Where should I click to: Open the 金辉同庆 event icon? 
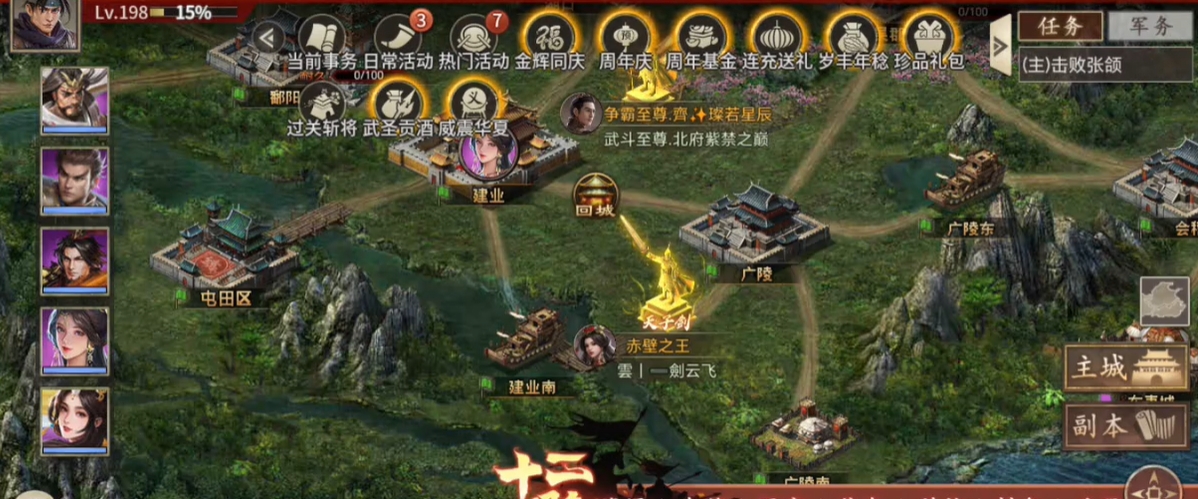pos(550,39)
